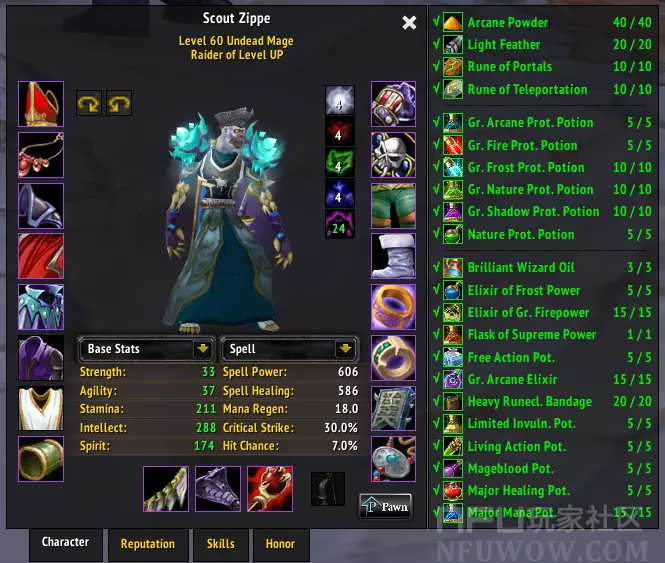
Task: Click the Pawn button
Action: pos(386,506)
